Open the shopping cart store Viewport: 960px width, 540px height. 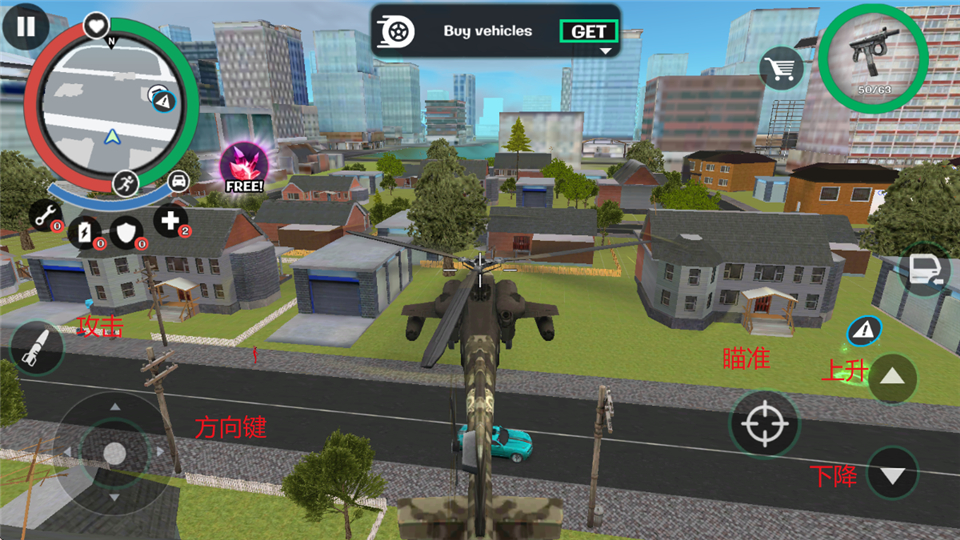coord(782,69)
